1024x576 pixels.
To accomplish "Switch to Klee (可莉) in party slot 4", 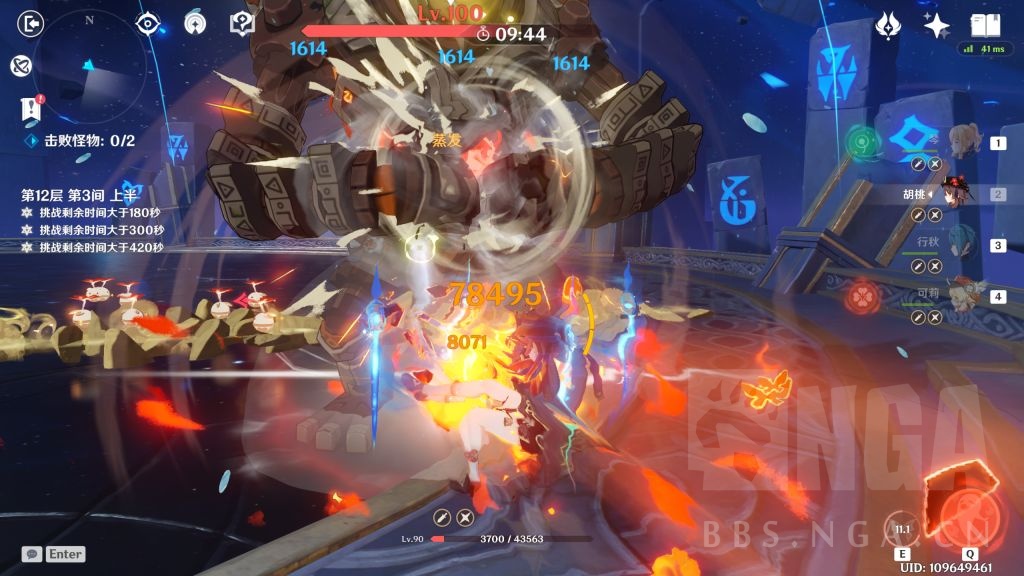I will pyautogui.click(x=965, y=296).
